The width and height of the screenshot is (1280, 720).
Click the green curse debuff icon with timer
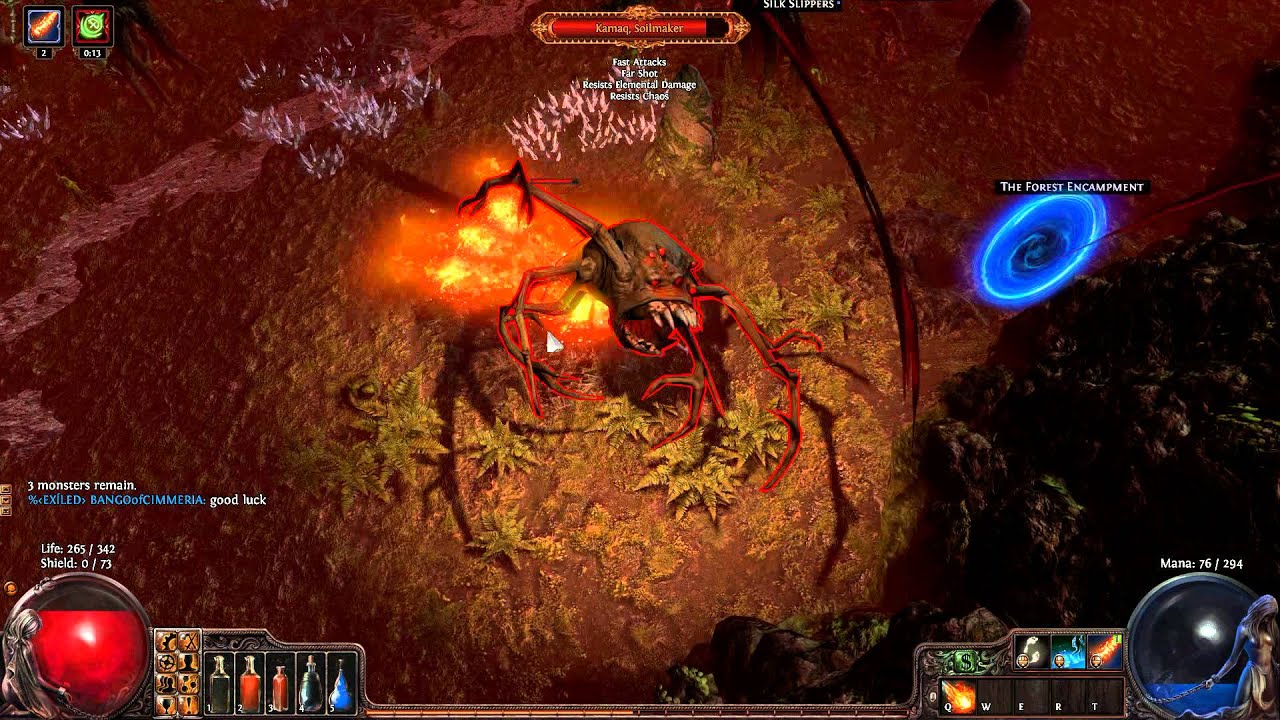coord(92,26)
